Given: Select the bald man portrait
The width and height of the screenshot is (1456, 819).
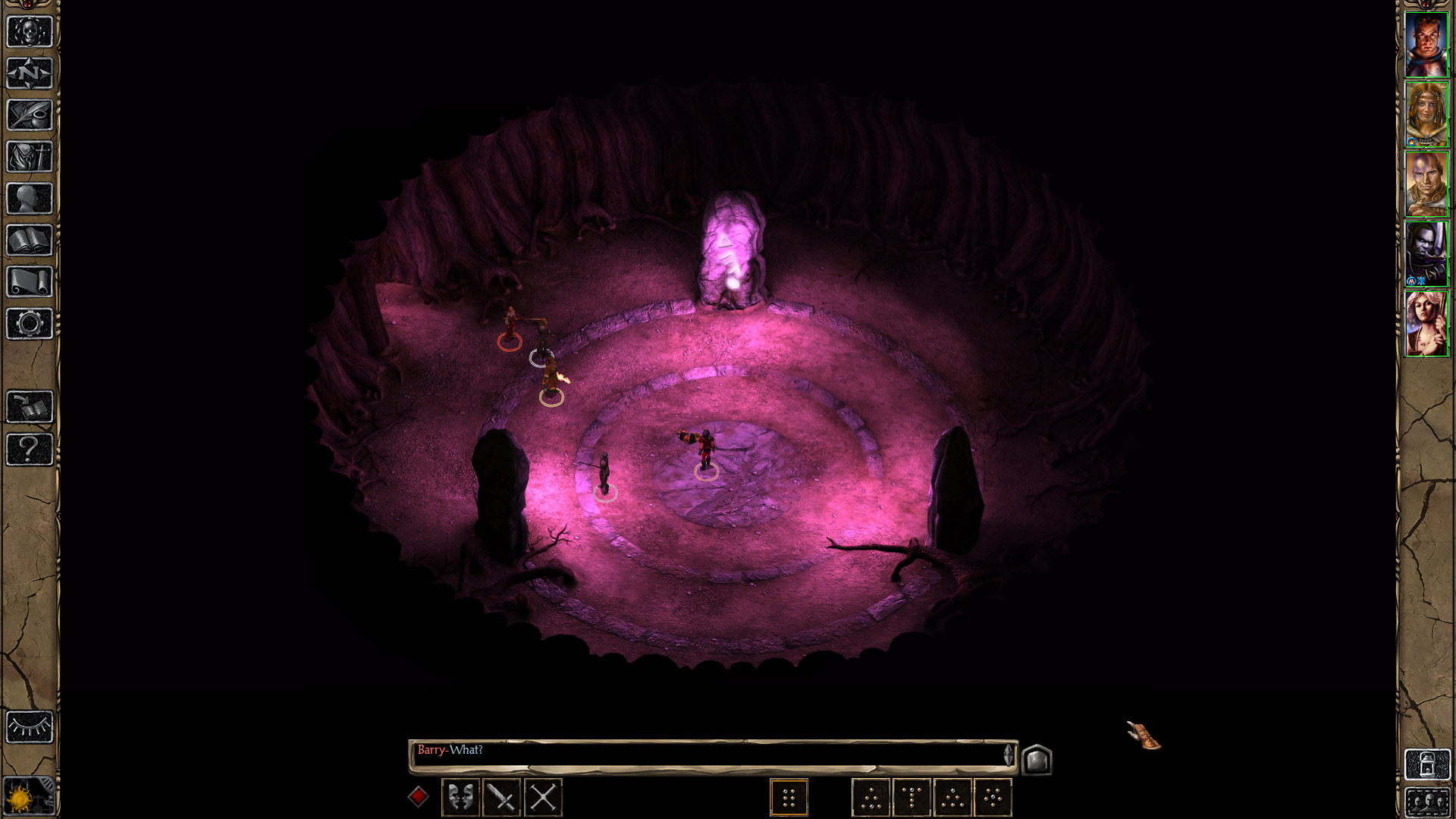Looking at the screenshot, I should [x=1426, y=184].
